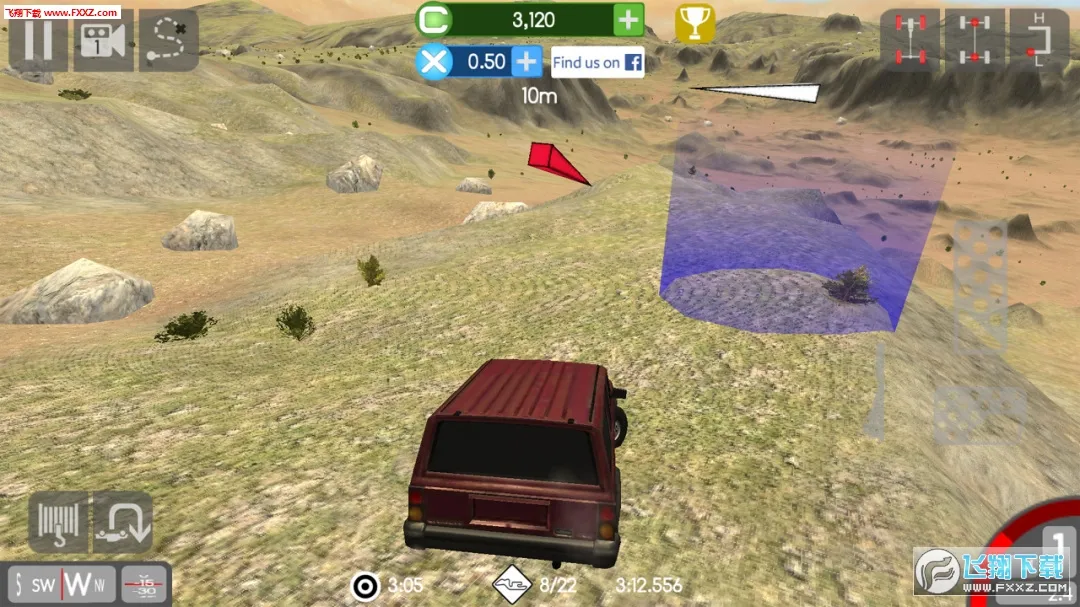Image resolution: width=1080 pixels, height=607 pixels.
Task: Open the route waypoint map
Action: tap(168, 40)
